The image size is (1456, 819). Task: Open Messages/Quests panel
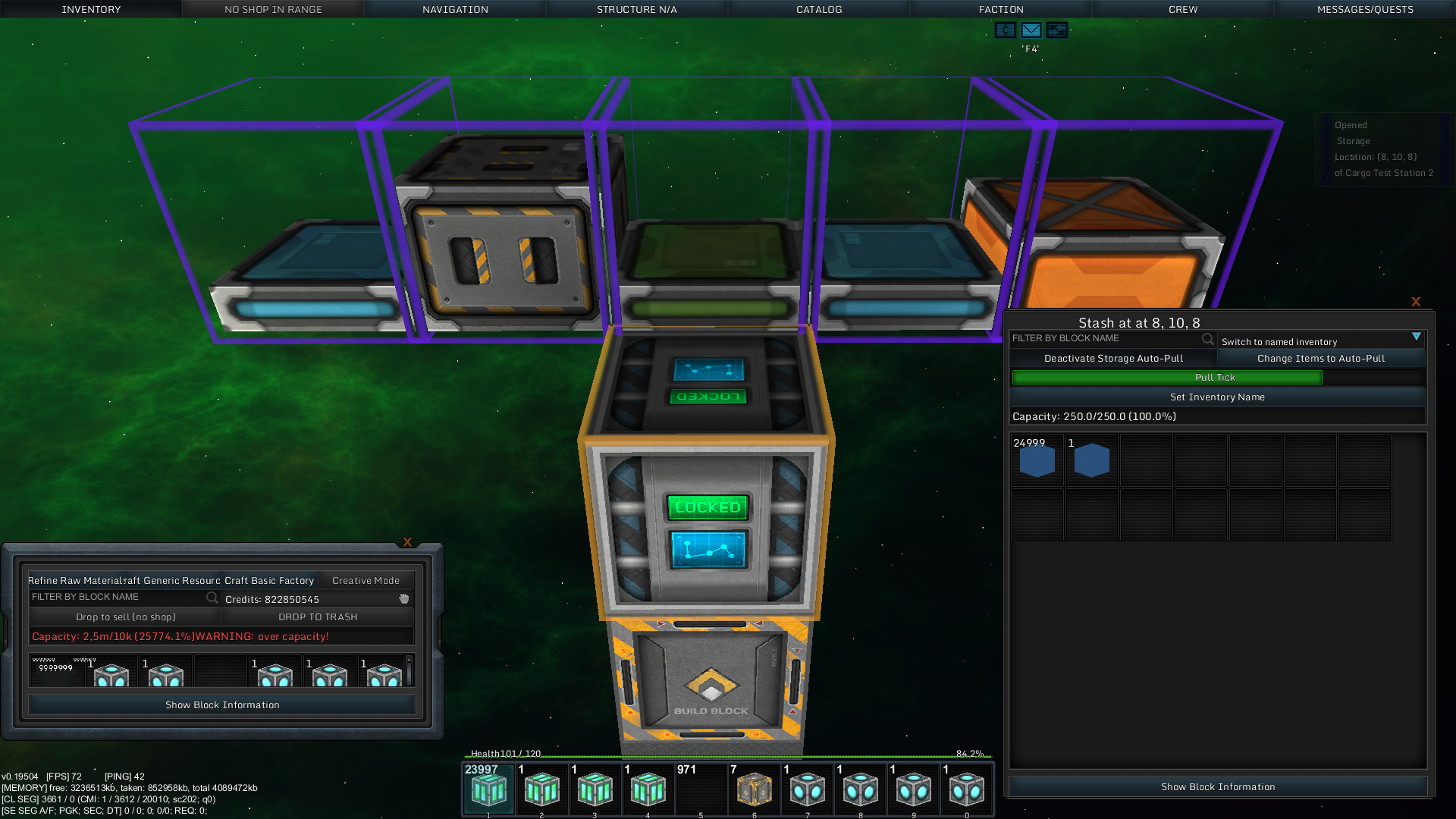(x=1365, y=9)
